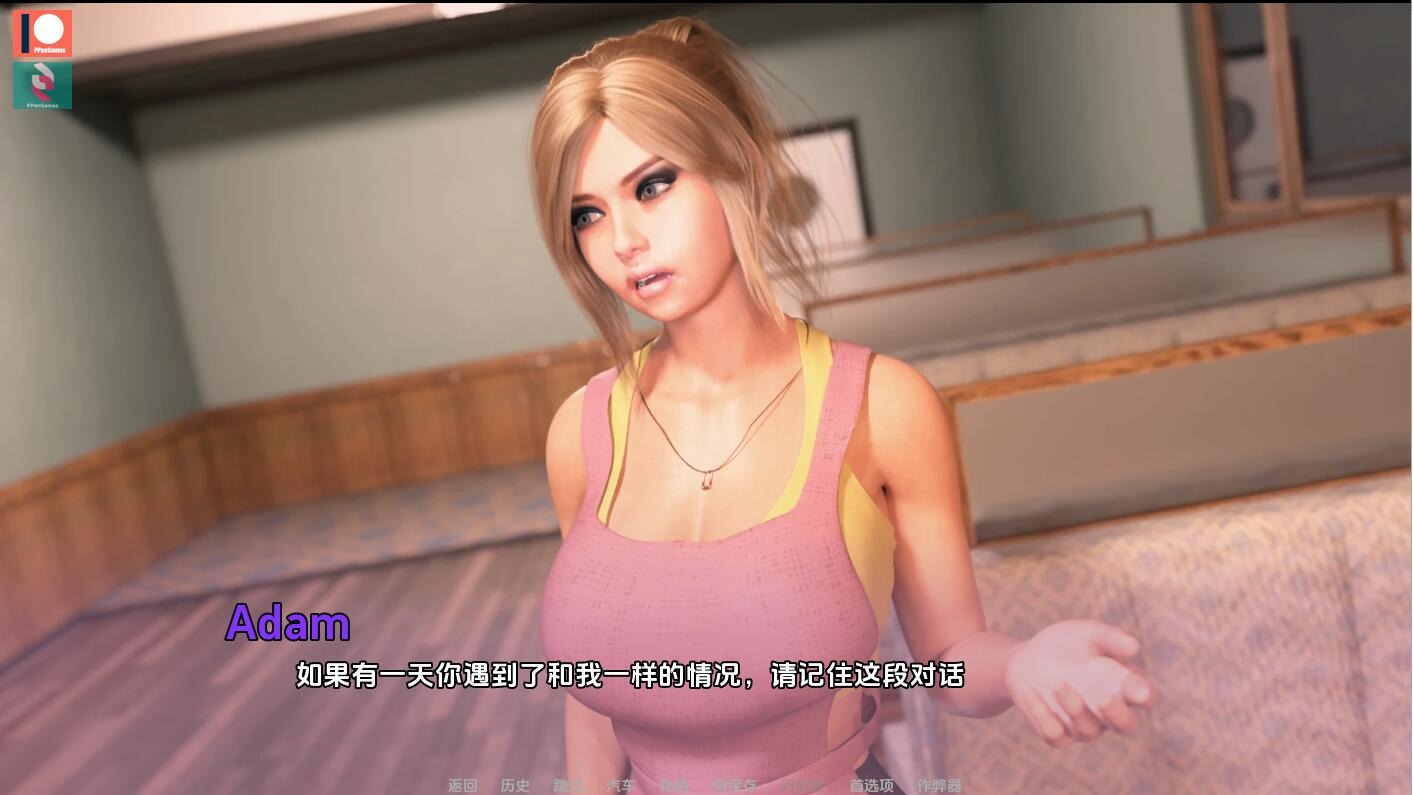
Task: Open the 历史 history log
Action: 513,787
